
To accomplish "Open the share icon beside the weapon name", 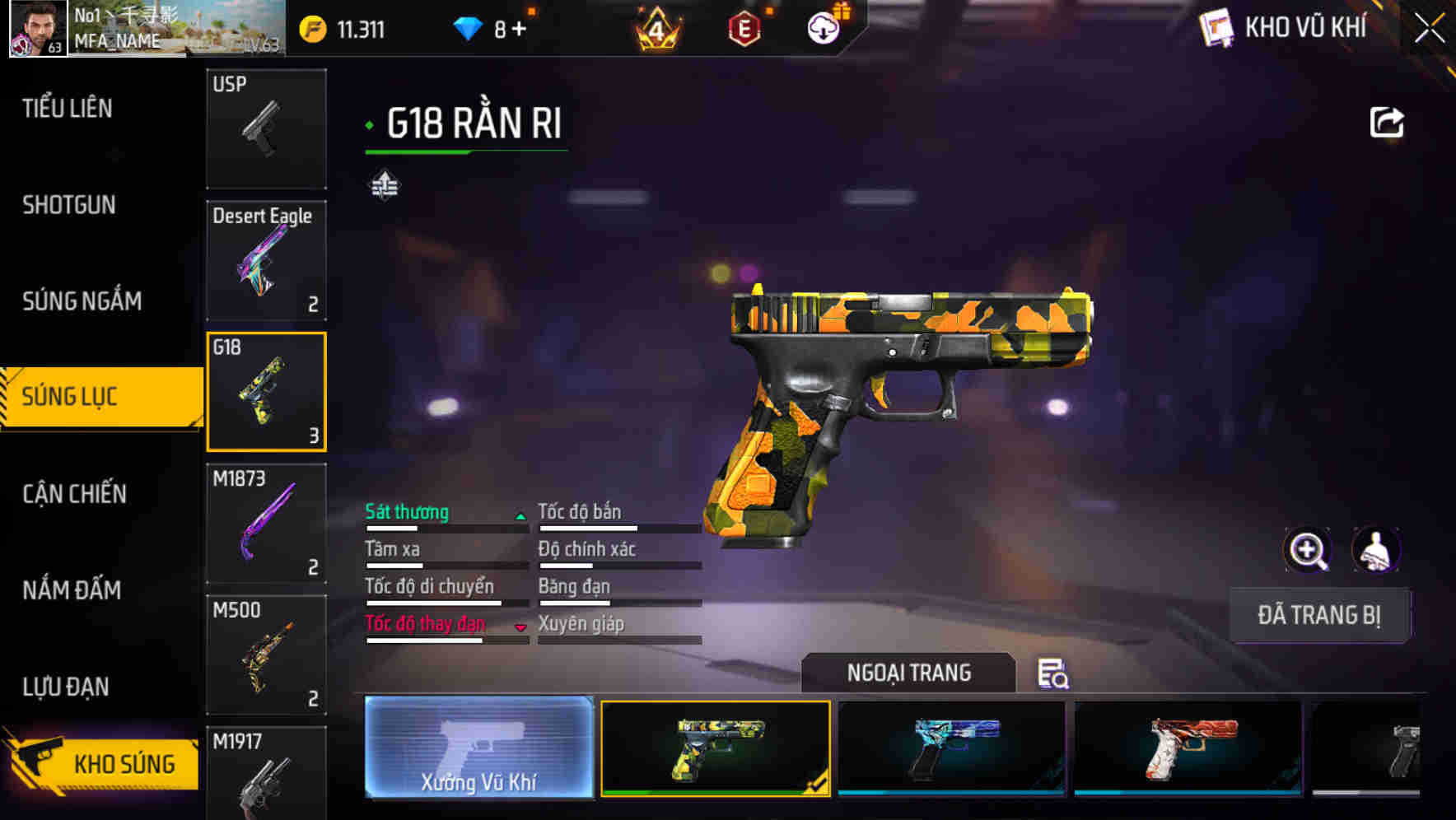I will click(1388, 121).
